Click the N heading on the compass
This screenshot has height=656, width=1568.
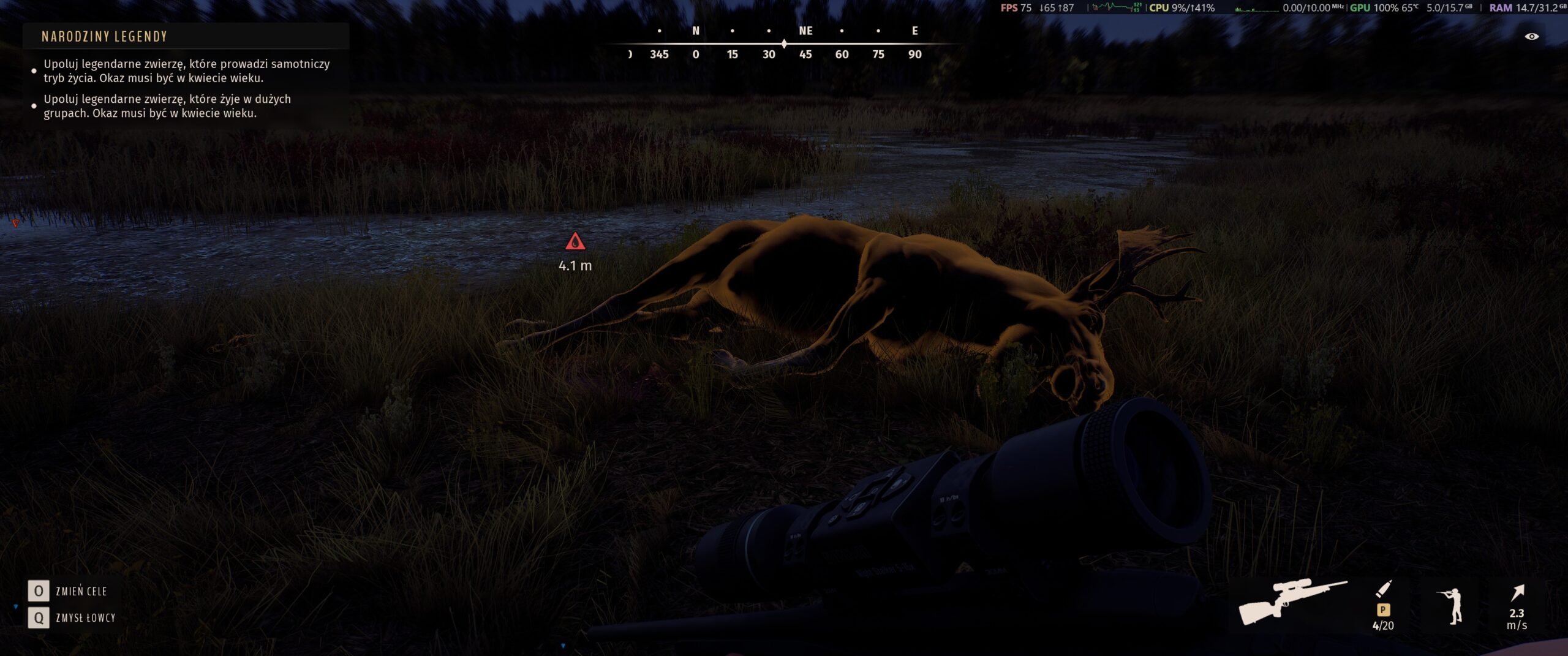[x=695, y=30]
